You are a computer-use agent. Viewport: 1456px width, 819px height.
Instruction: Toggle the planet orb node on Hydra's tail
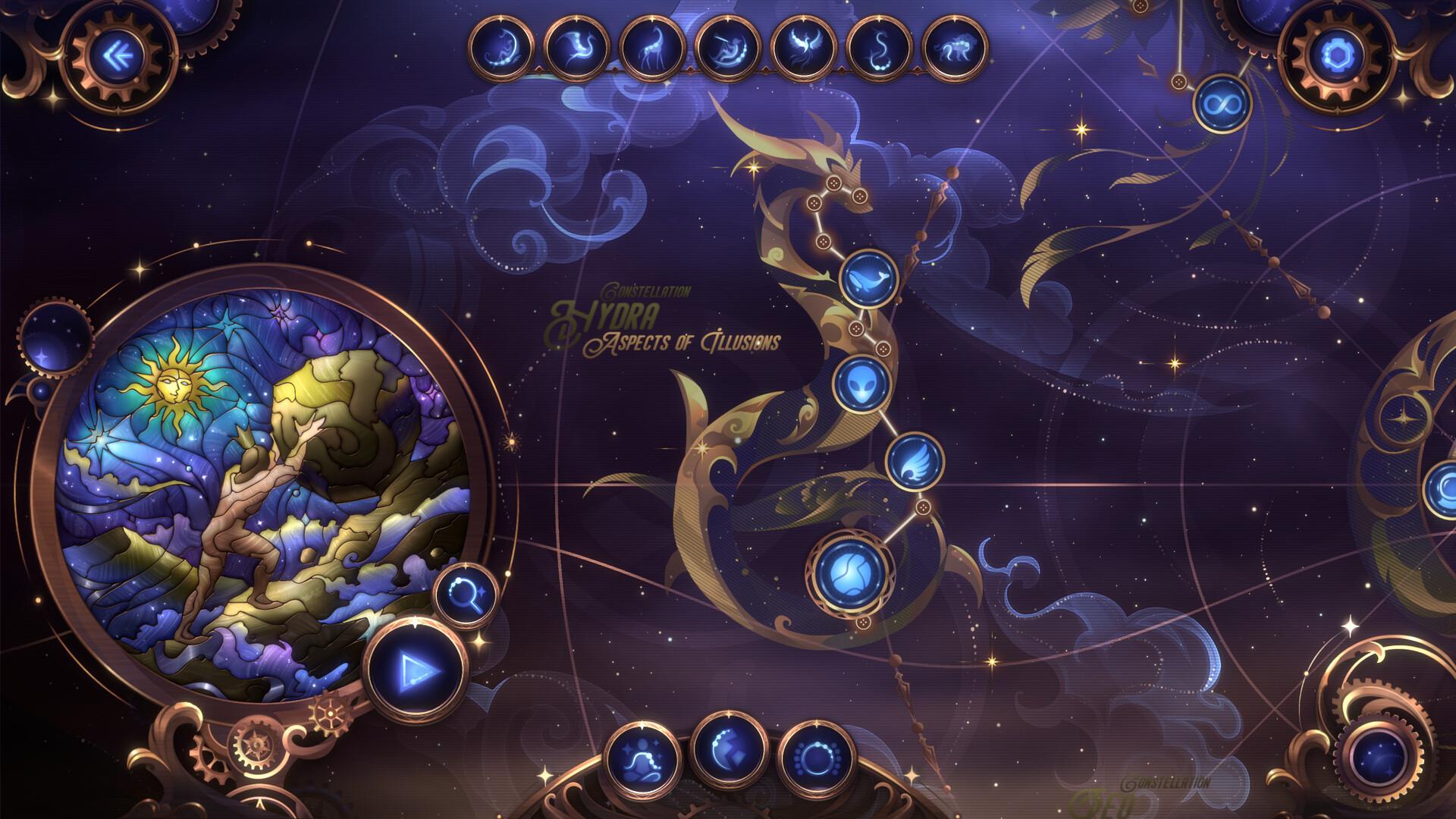click(x=849, y=573)
